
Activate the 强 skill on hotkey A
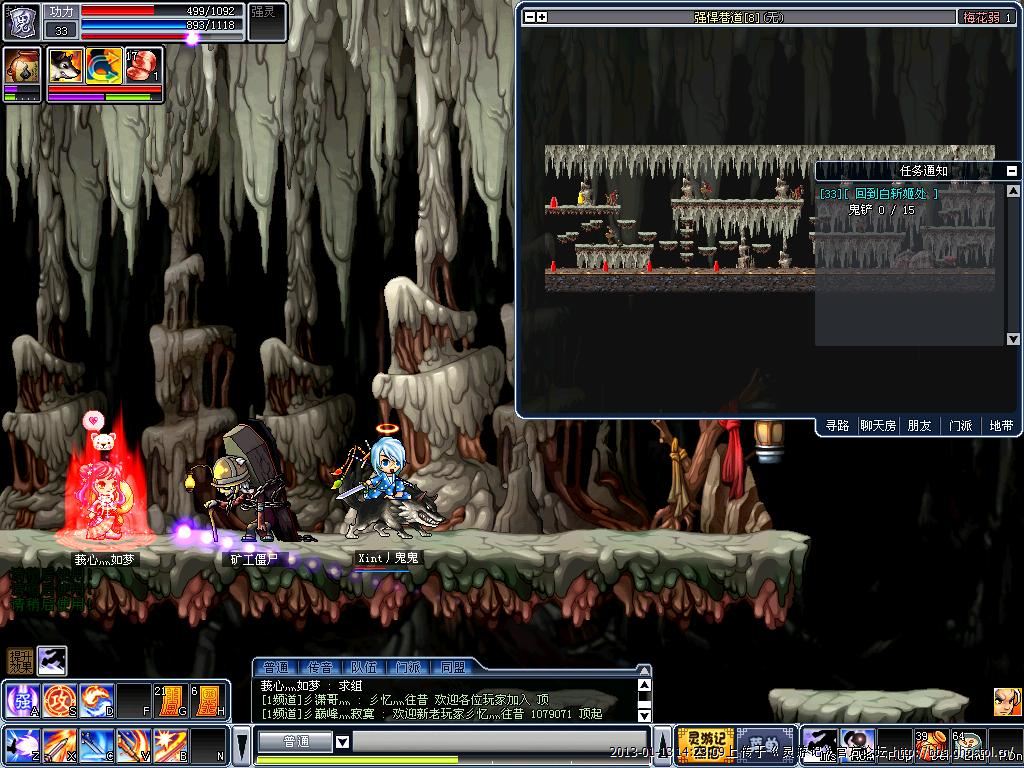coord(21,698)
